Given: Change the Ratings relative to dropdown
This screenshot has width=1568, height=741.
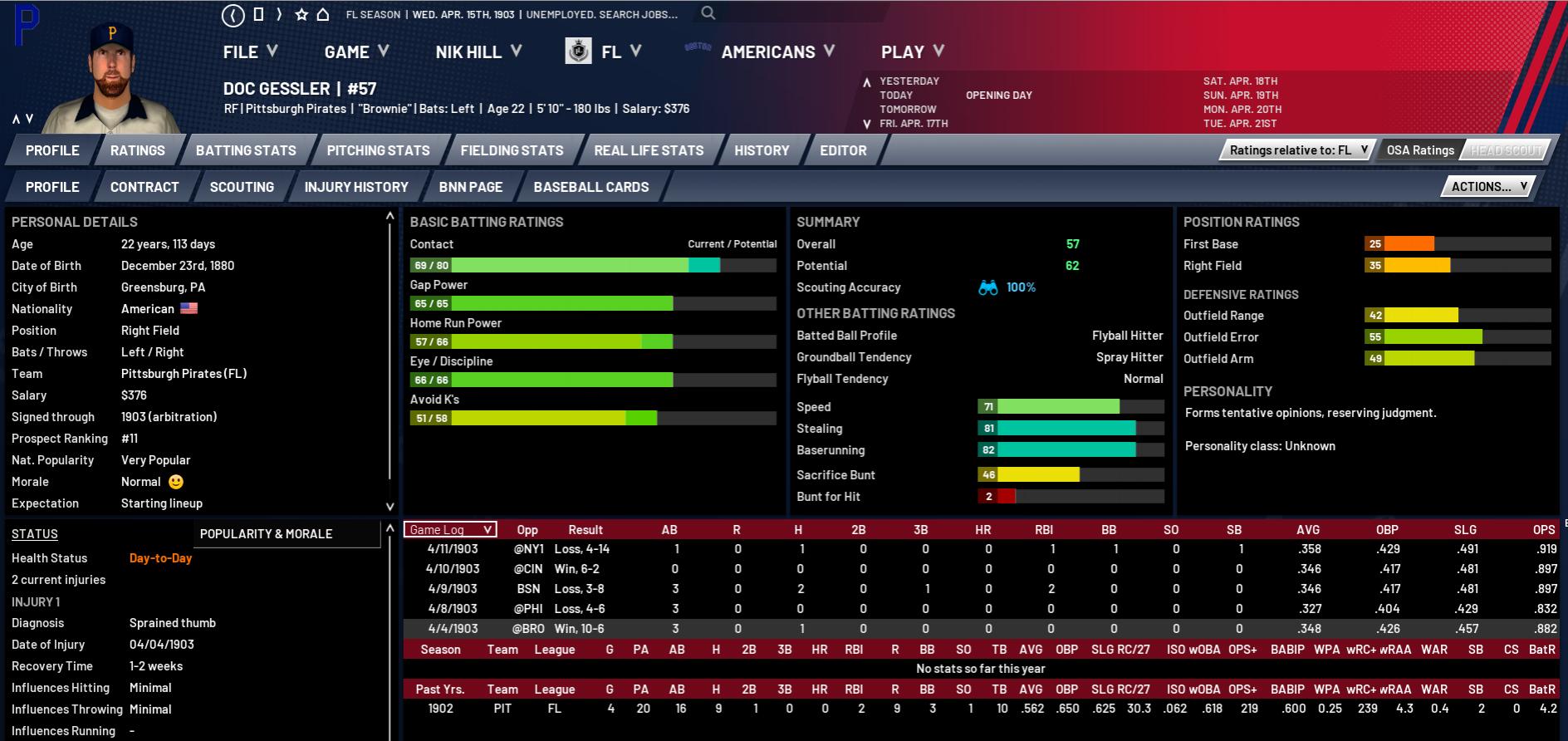Looking at the screenshot, I should 1298,150.
